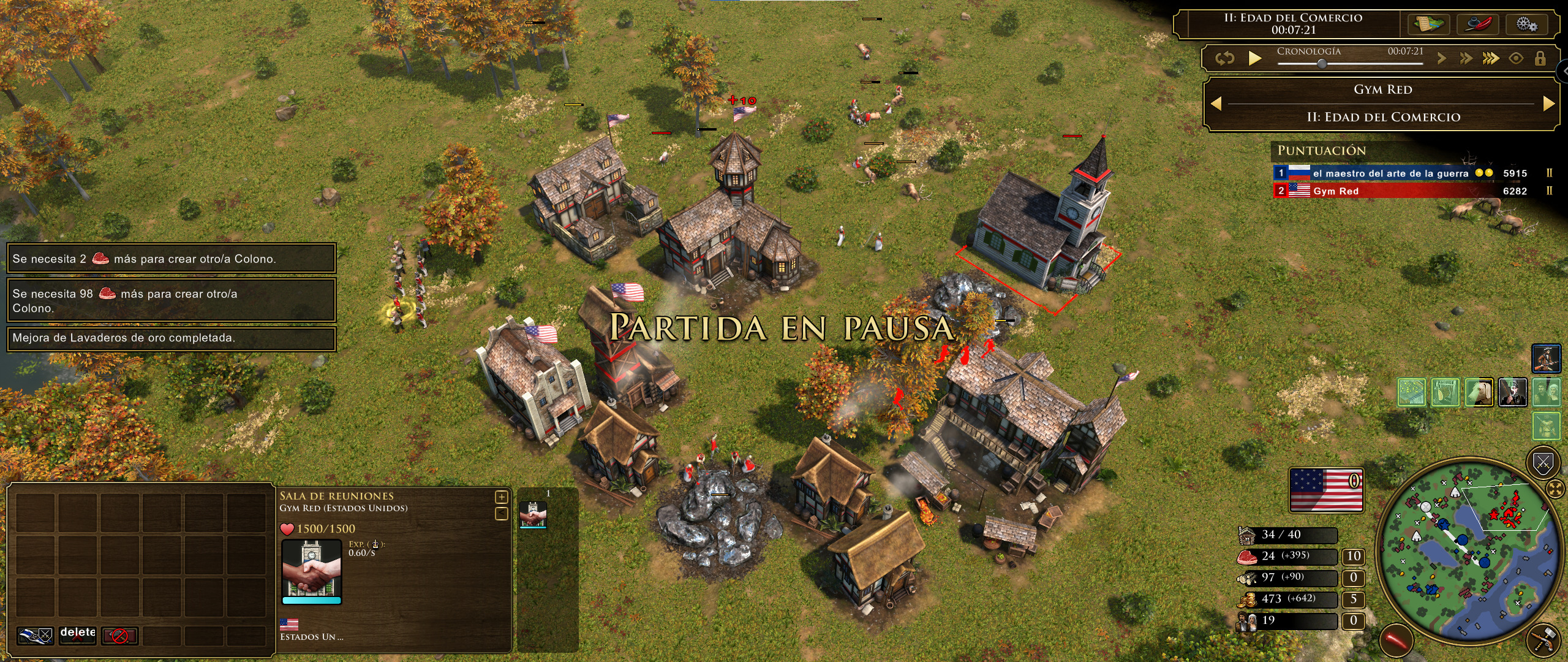This screenshot has width=1568, height=662.
Task: Set replay to triple-arrow fastest speed
Action: 1491,59
